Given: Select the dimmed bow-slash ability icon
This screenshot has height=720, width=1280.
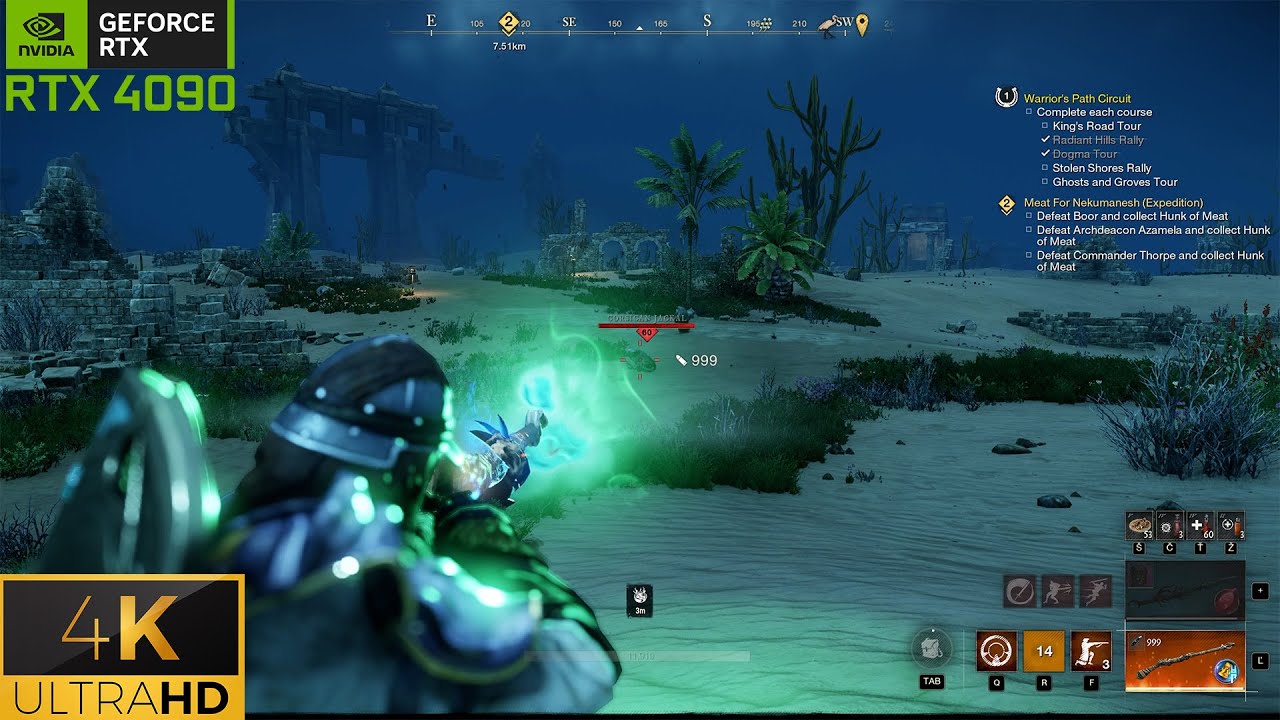Looking at the screenshot, I should (x=1019, y=591).
